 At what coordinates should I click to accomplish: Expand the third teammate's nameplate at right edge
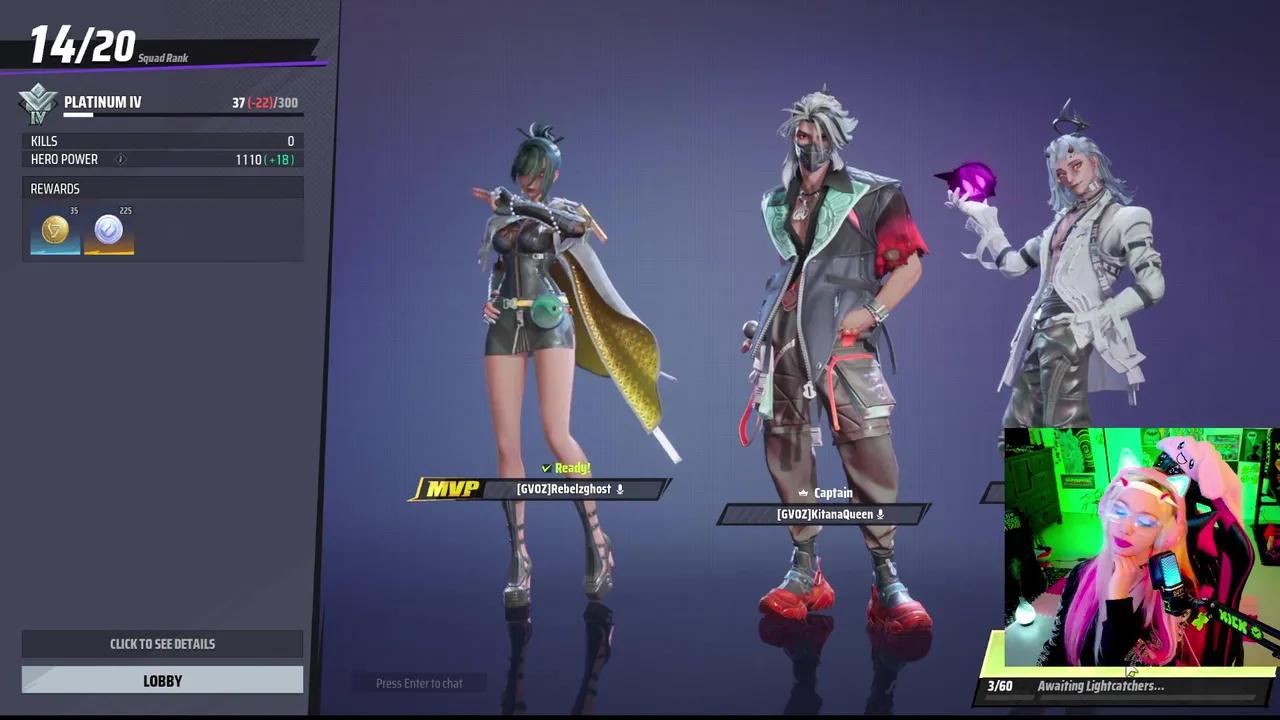click(x=993, y=492)
